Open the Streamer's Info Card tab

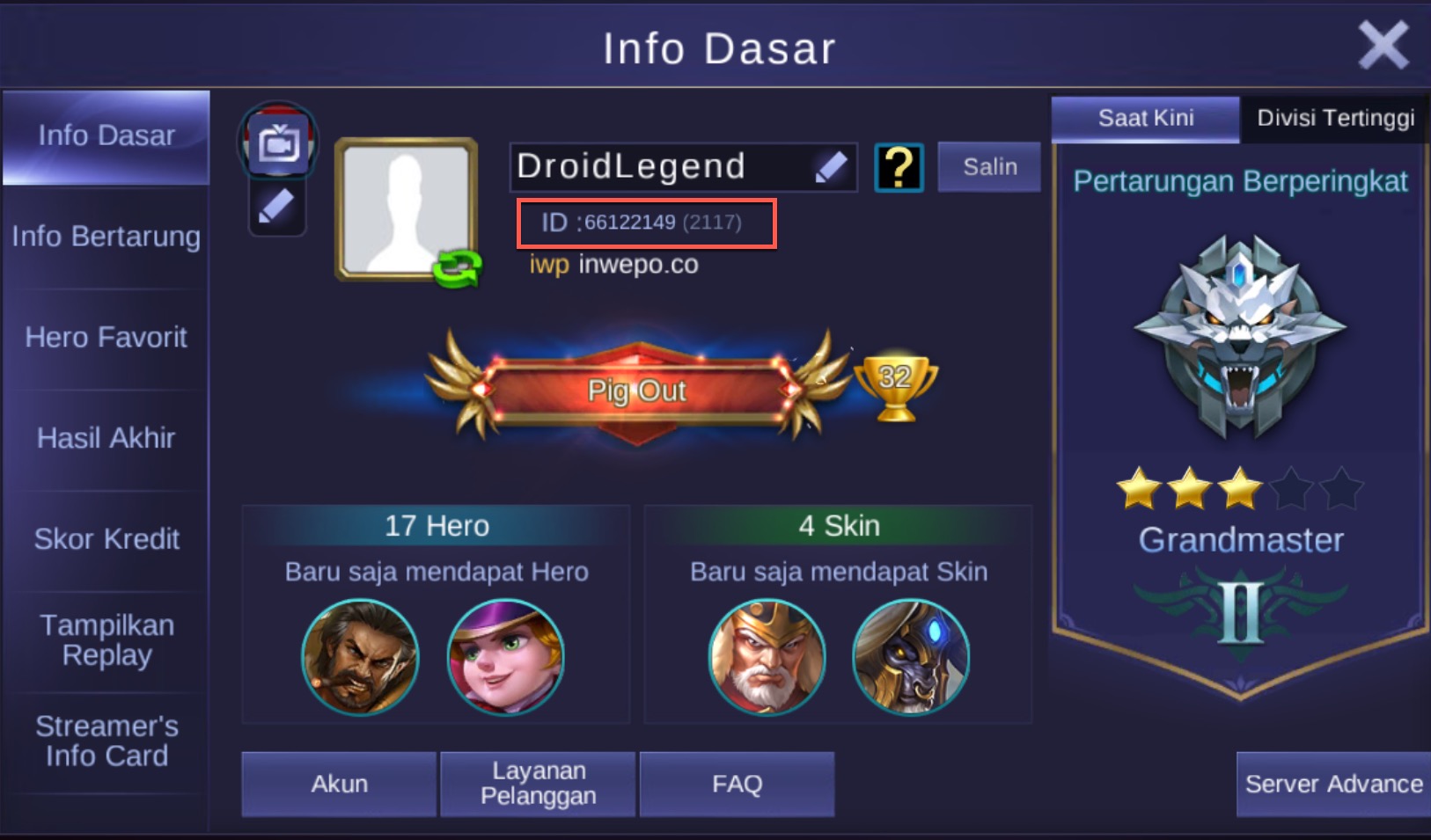pyautogui.click(x=106, y=741)
